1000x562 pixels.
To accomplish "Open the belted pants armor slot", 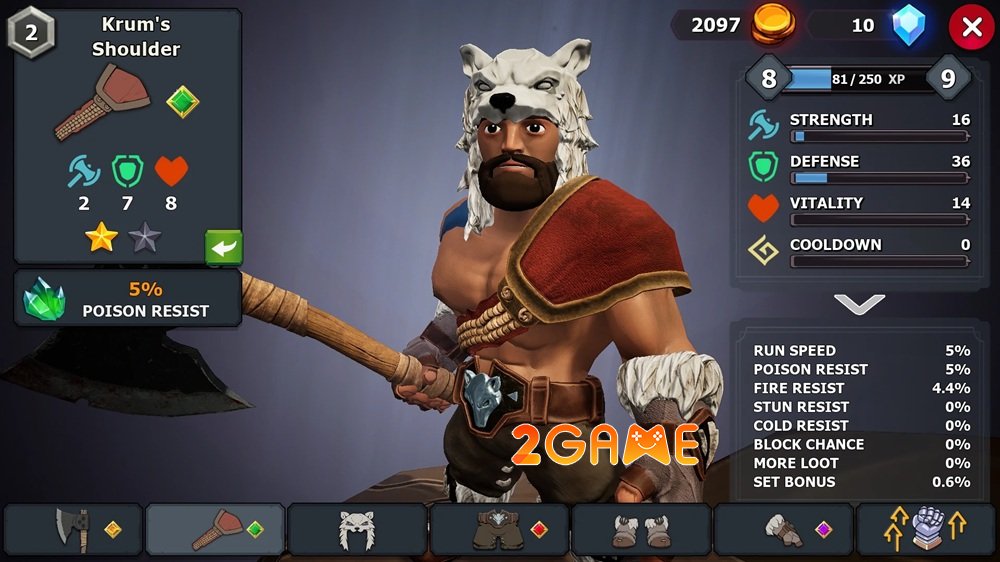I will coord(499,529).
